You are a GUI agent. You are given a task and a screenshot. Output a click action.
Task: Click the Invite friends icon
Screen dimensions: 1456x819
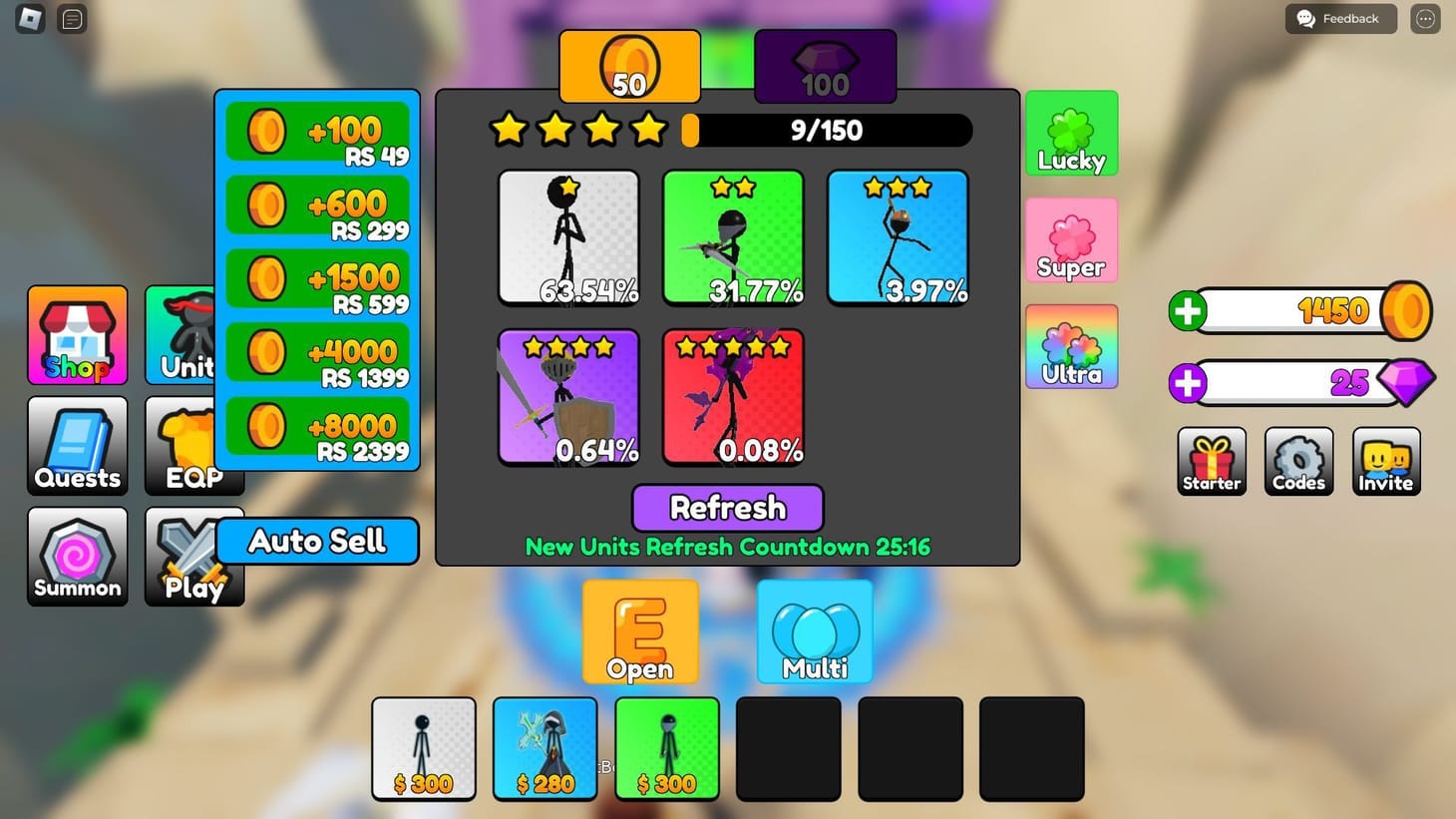coord(1385,461)
